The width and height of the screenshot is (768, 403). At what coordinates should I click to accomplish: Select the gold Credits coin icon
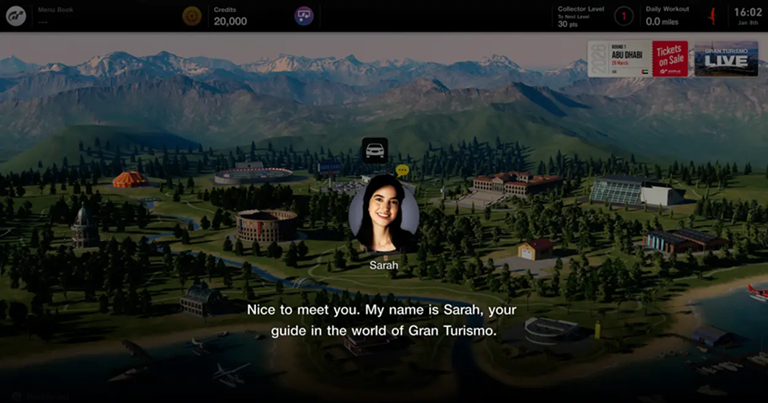pyautogui.click(x=192, y=15)
